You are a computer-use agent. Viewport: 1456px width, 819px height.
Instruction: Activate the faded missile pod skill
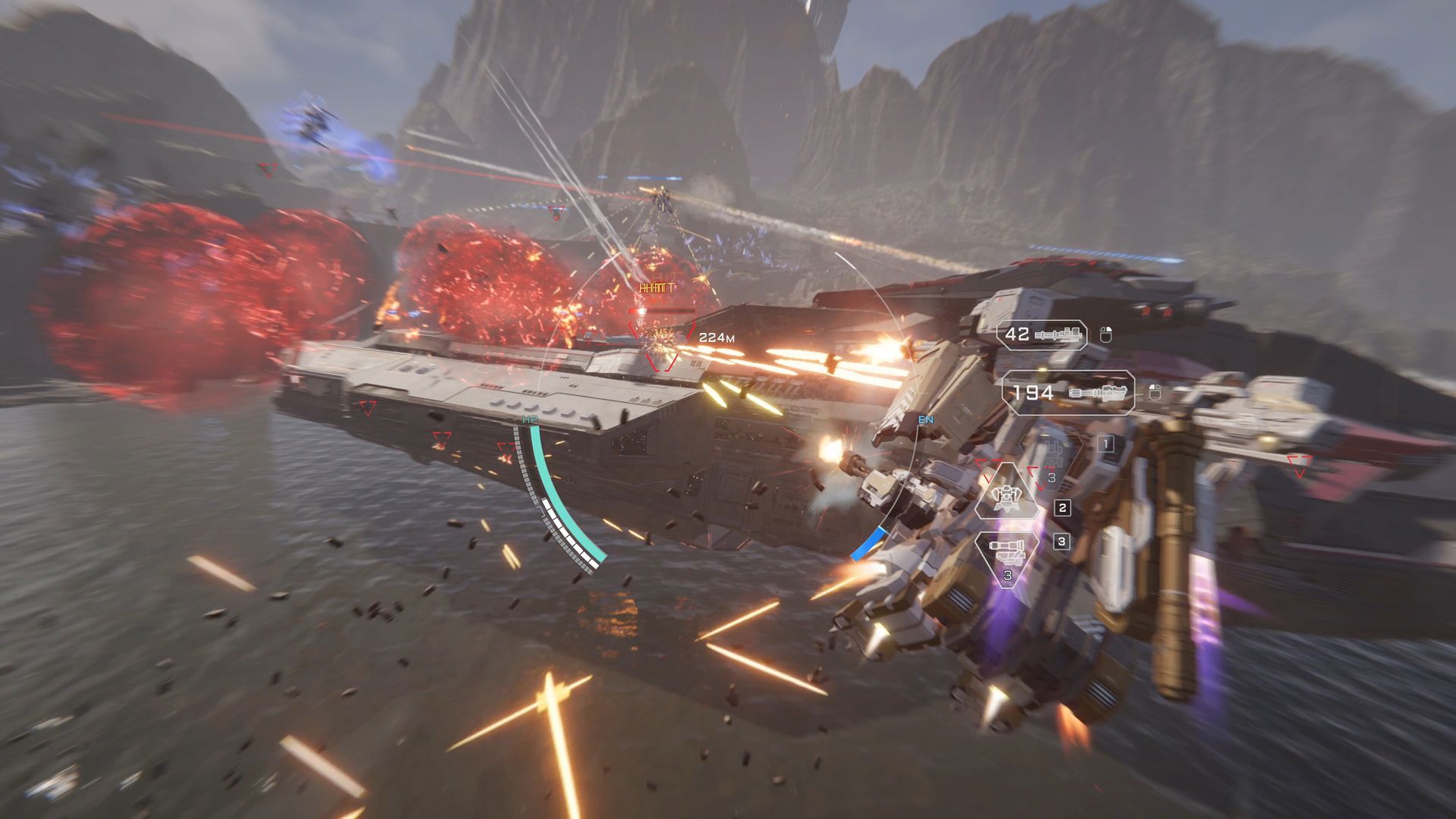coord(1053,453)
